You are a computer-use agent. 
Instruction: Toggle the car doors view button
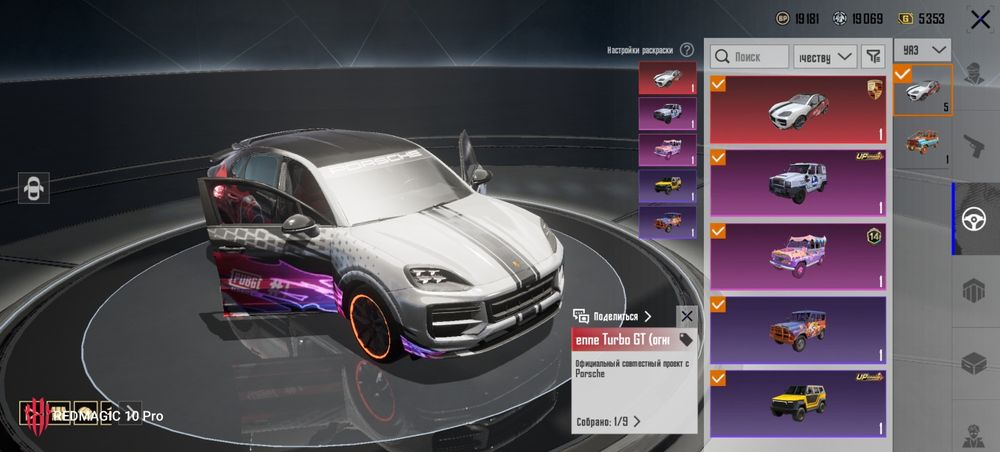pyautogui.click(x=35, y=188)
